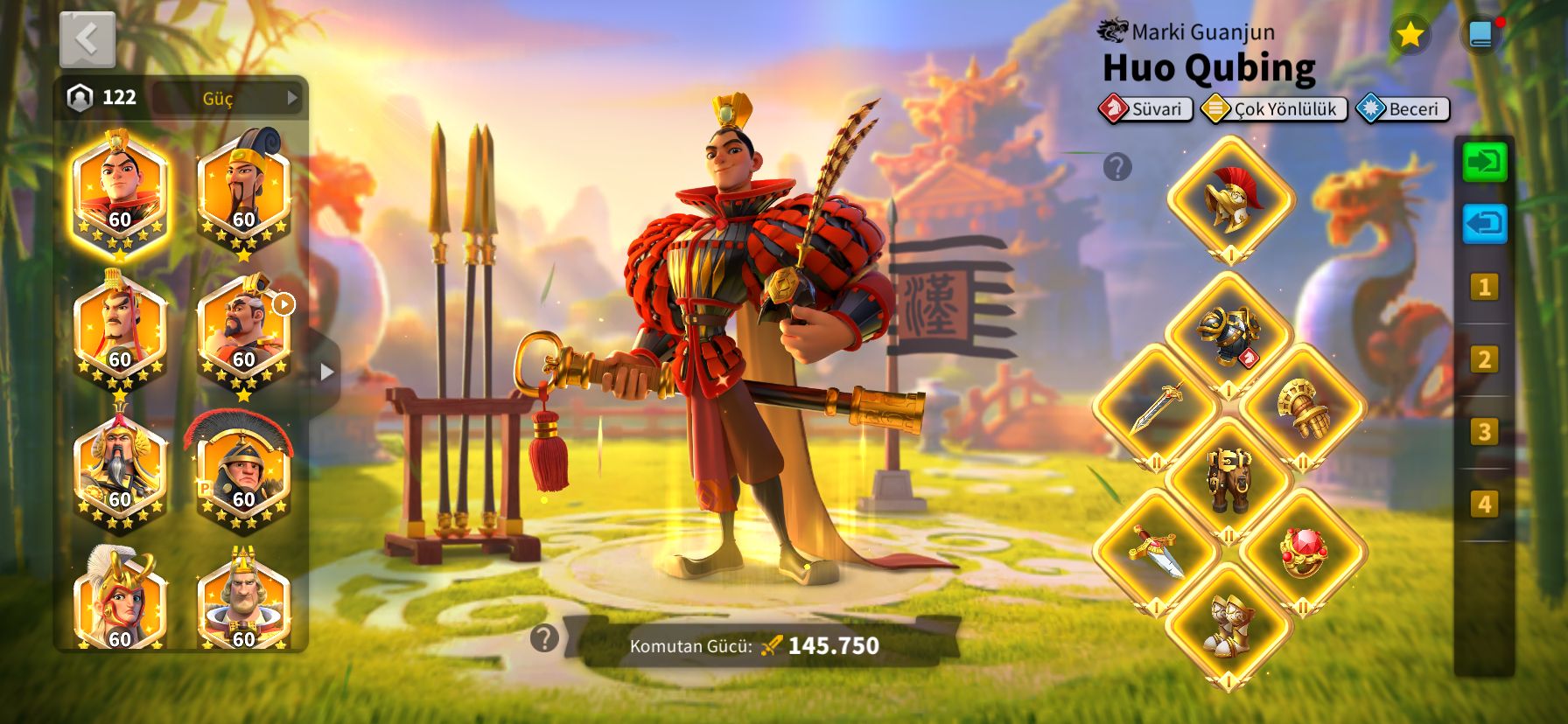This screenshot has width=1568, height=724.
Task: Select the golden gauntlet glove slot
Action: [x=1303, y=407]
